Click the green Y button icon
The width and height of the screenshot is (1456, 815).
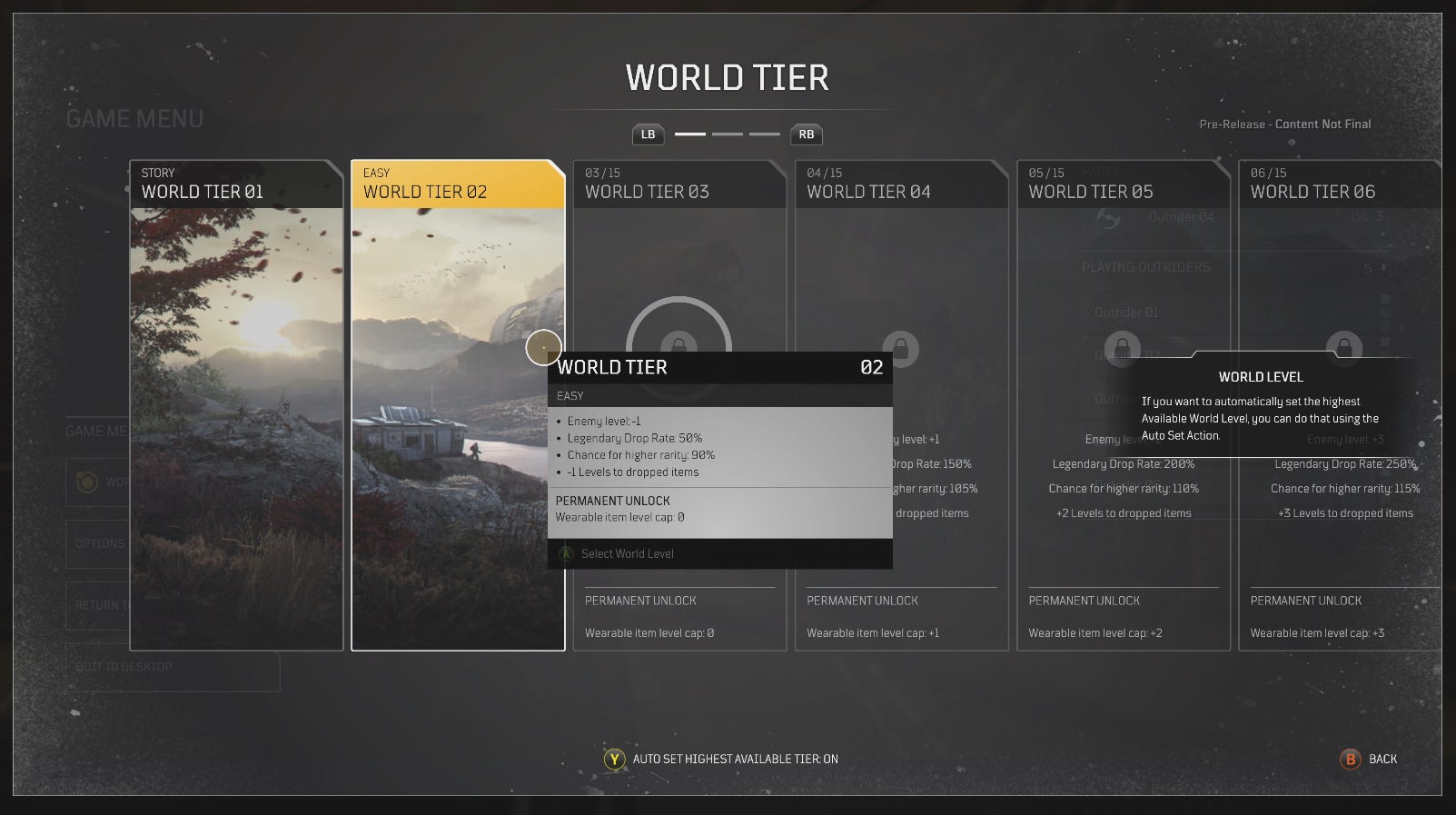(613, 759)
